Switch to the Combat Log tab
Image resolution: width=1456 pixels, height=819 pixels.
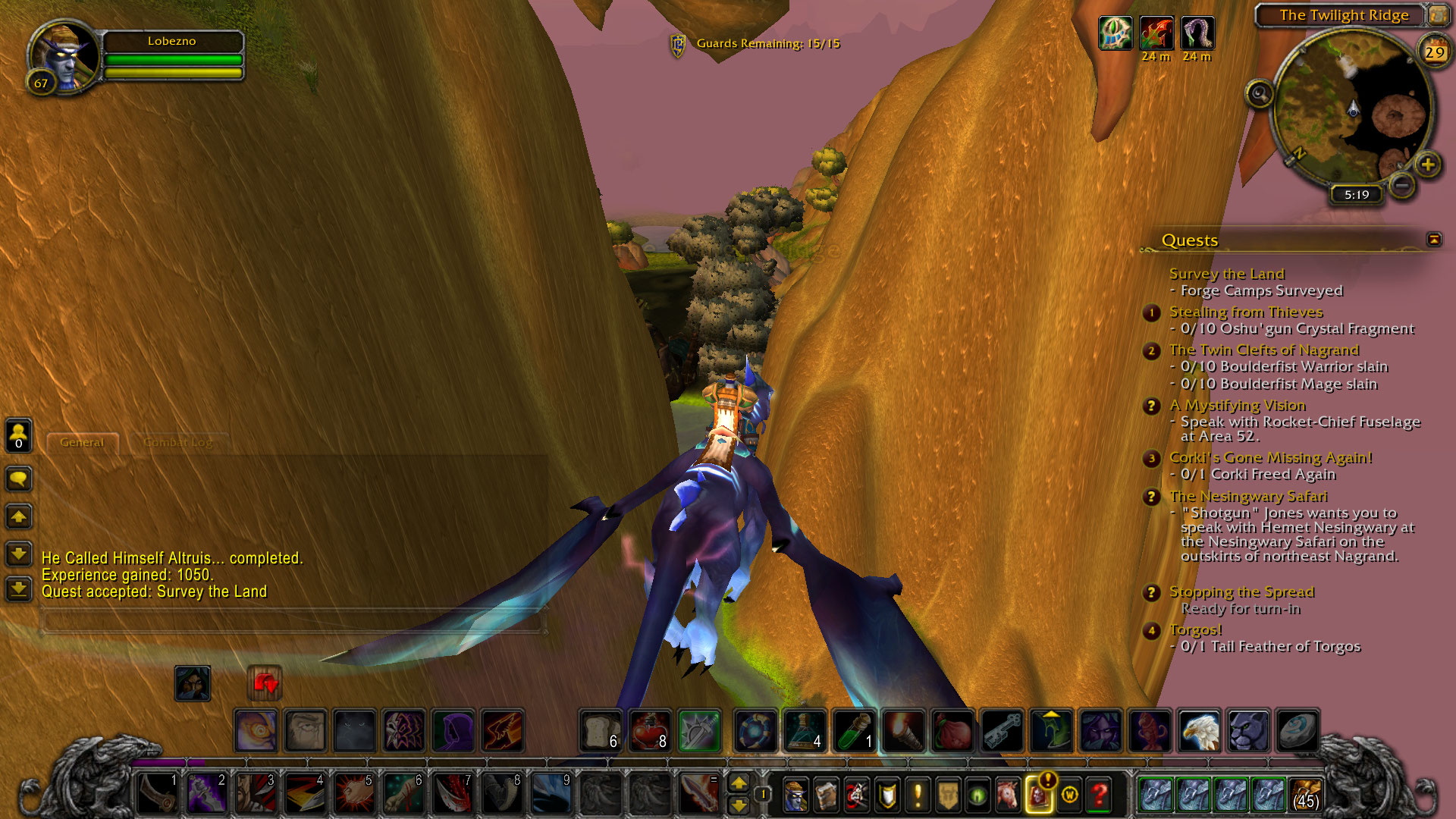tap(177, 442)
